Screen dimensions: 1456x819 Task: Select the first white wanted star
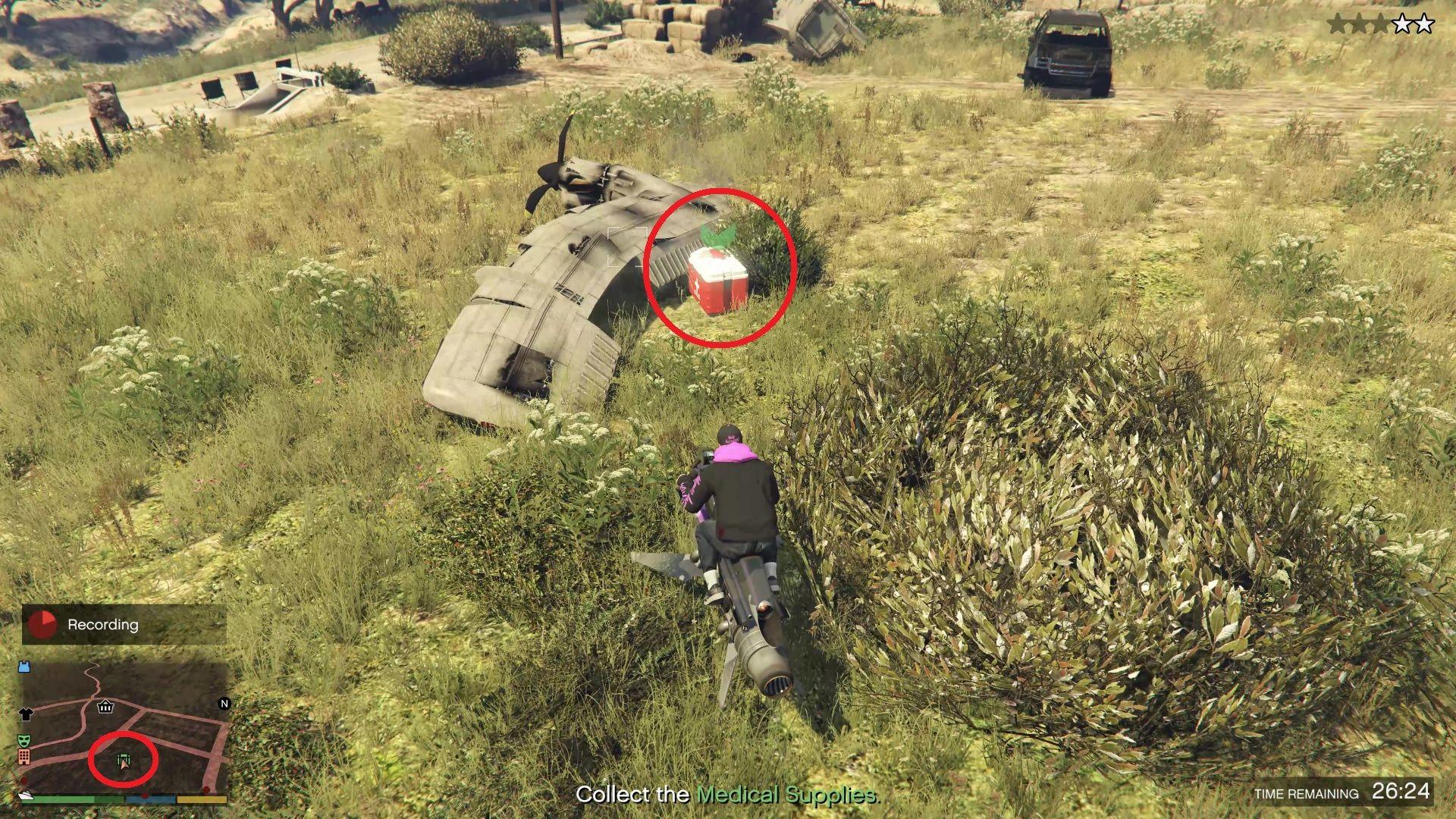pos(1402,24)
